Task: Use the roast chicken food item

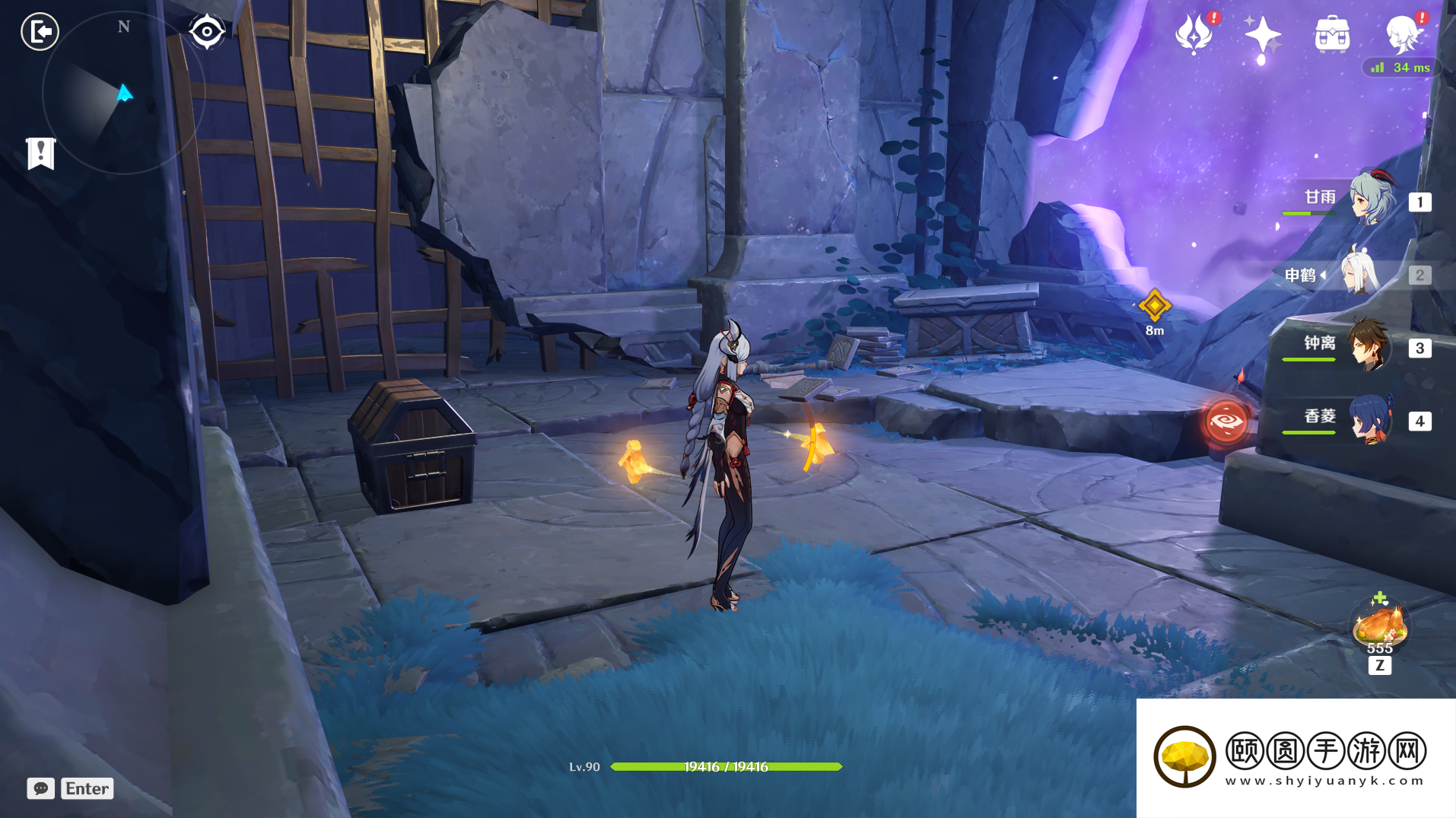Action: click(x=1379, y=625)
